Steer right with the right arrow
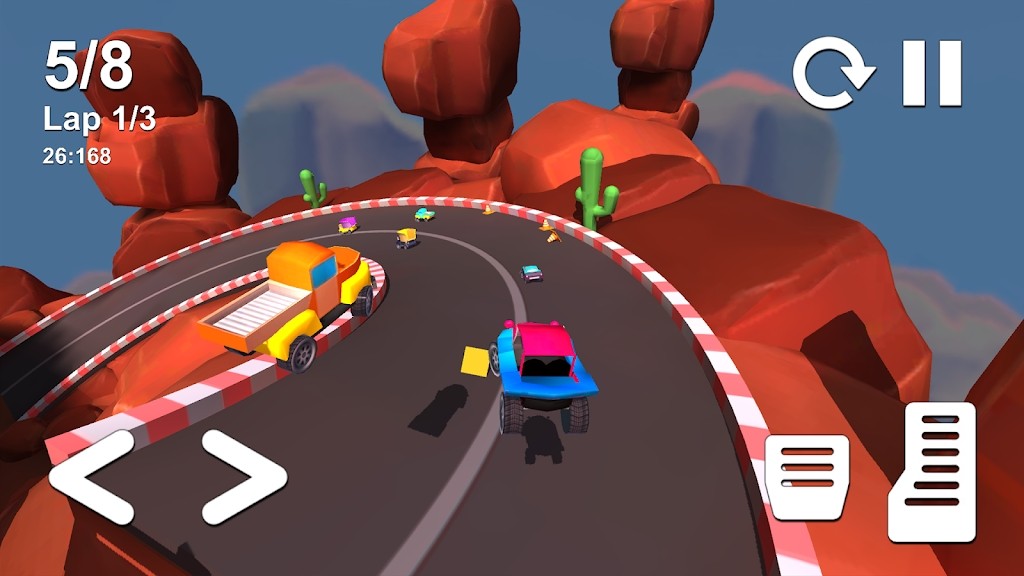 [x=243, y=477]
